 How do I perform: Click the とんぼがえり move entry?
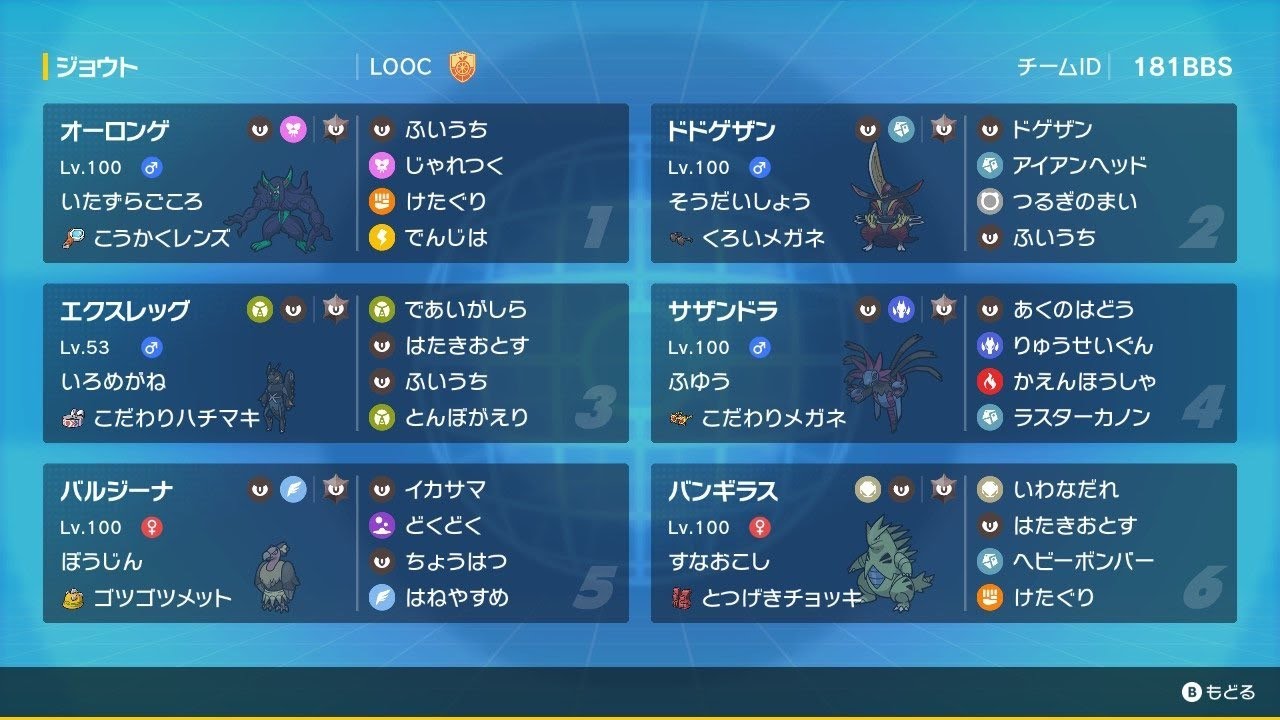[x=466, y=417]
